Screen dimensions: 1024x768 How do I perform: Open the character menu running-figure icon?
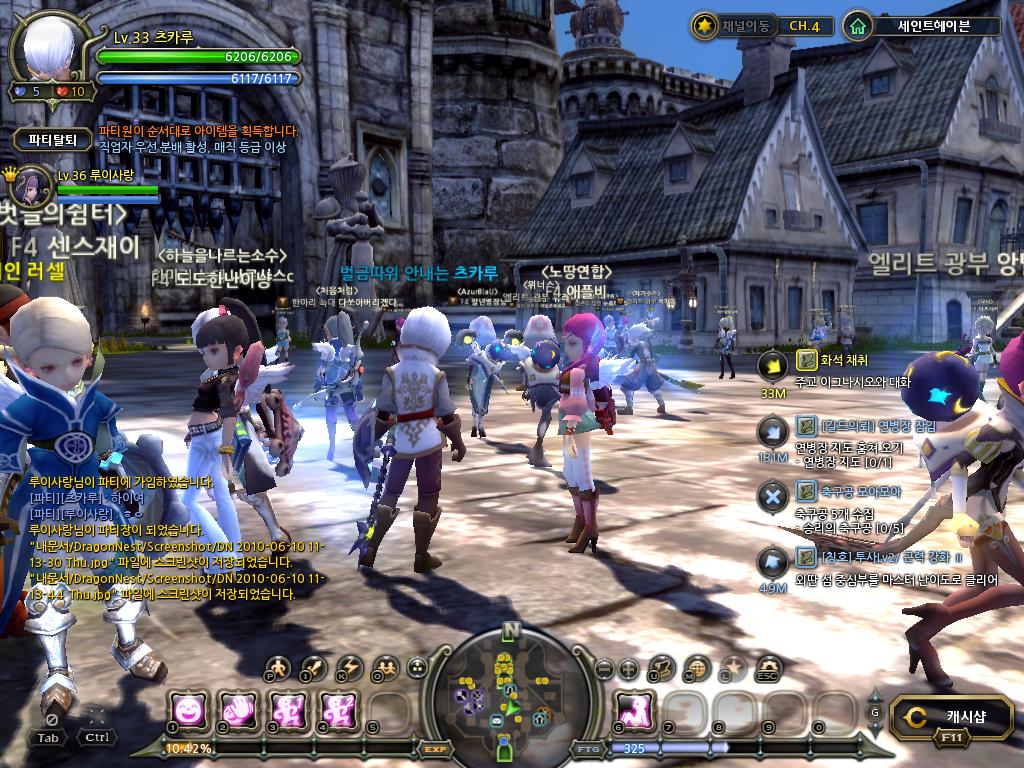[279, 667]
